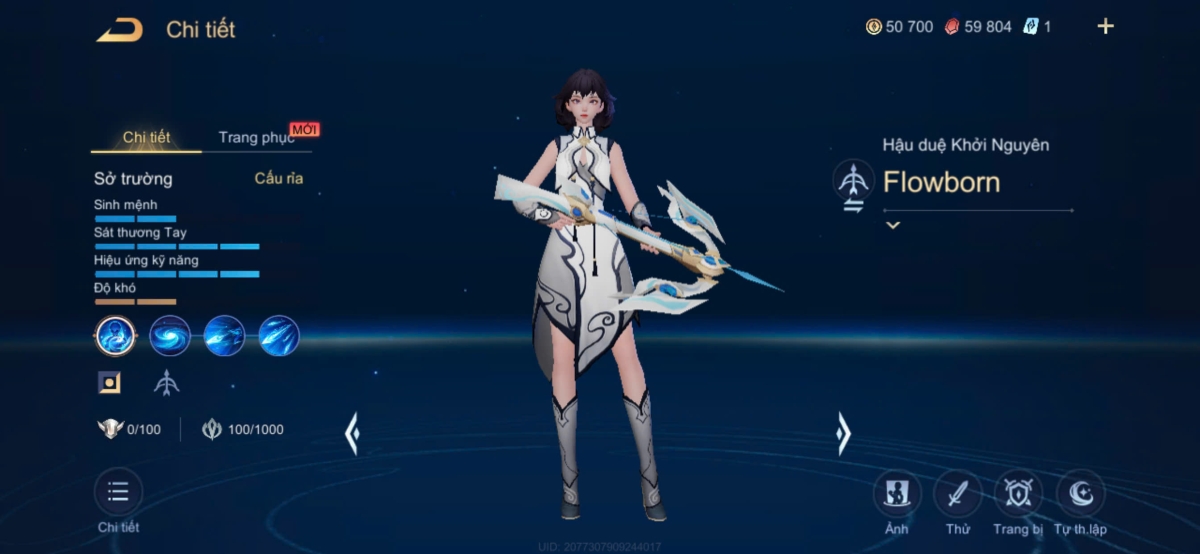
Task: Open the Tự th.lập custom setup
Action: click(1080, 494)
